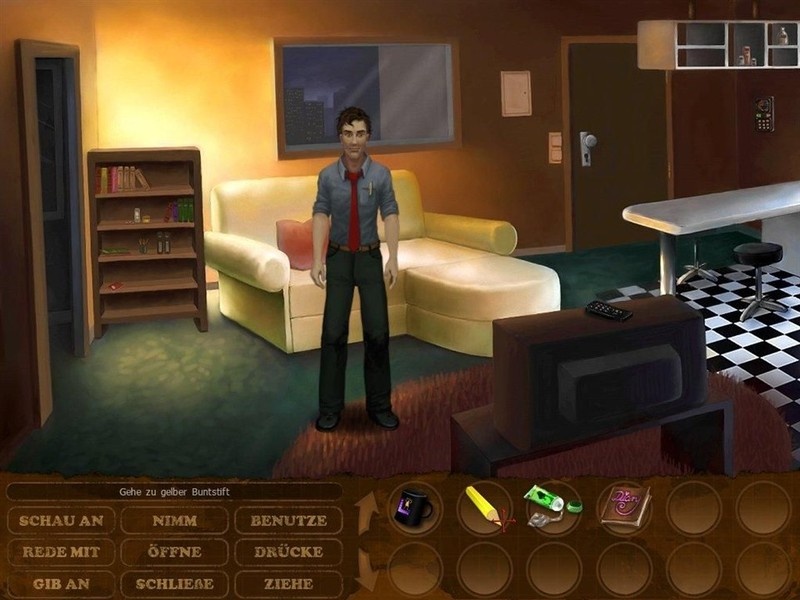This screenshot has width=800, height=600.
Task: Select the green tube inventory item
Action: coord(551,505)
